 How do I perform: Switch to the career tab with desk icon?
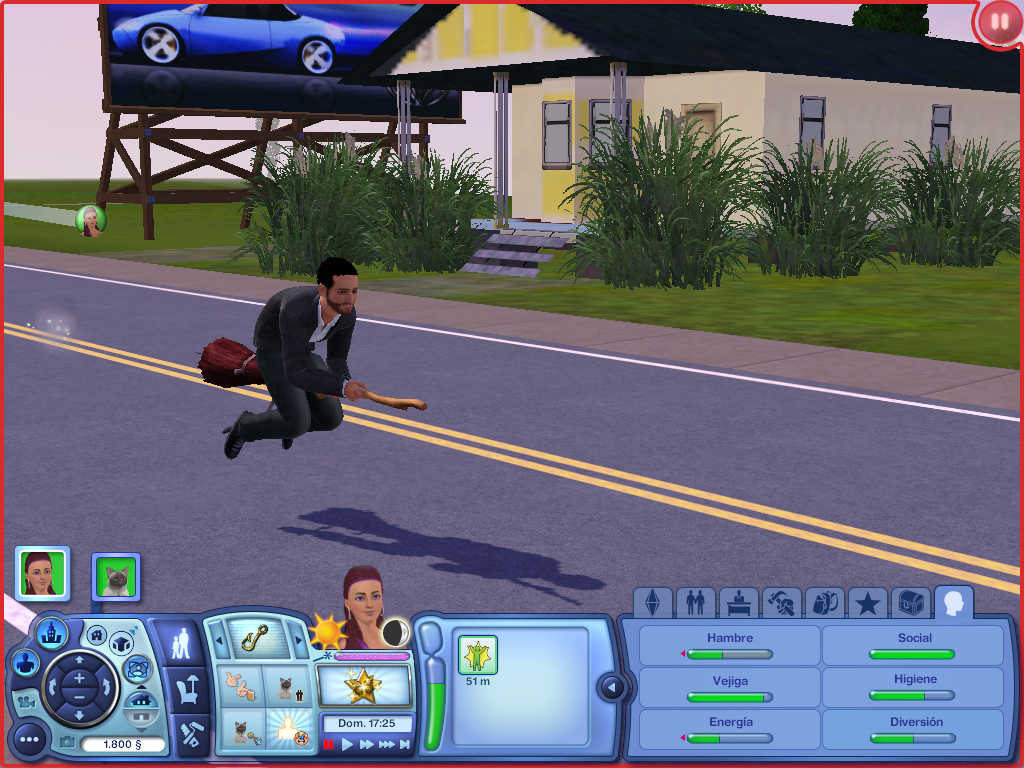[739, 603]
